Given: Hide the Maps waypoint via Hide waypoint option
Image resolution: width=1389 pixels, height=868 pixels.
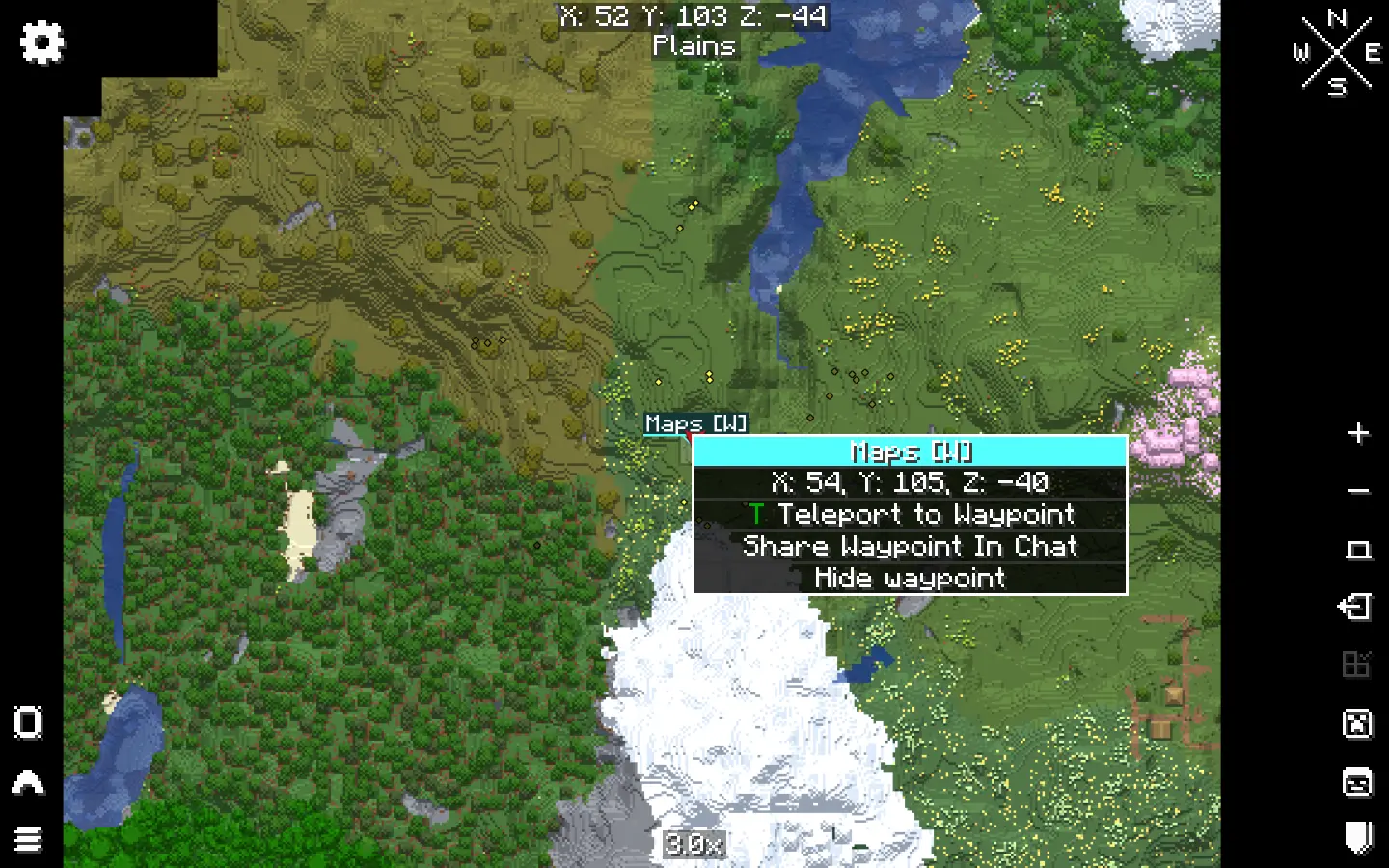Looking at the screenshot, I should tap(910, 579).
